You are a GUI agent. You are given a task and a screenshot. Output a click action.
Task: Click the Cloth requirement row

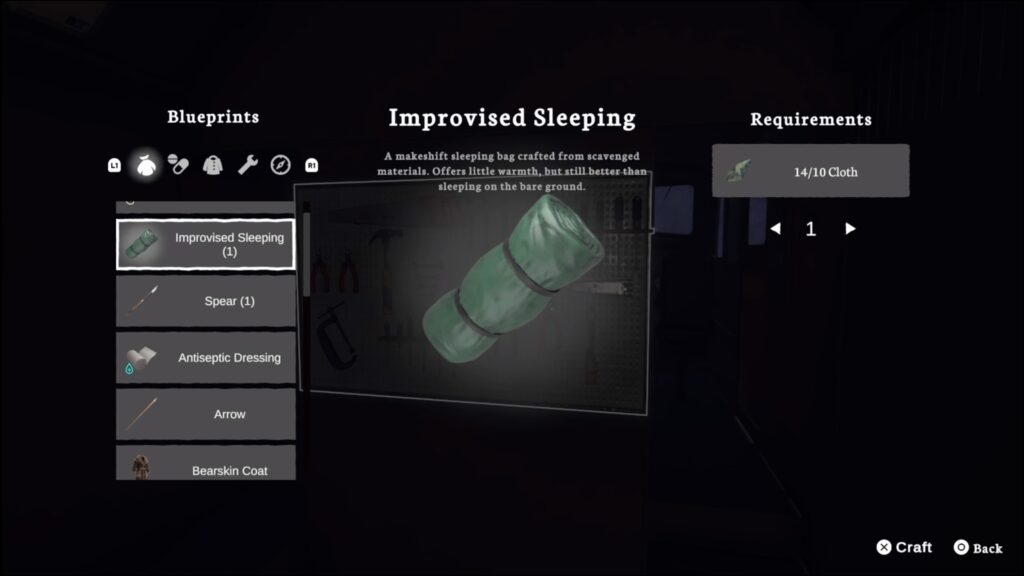point(810,171)
